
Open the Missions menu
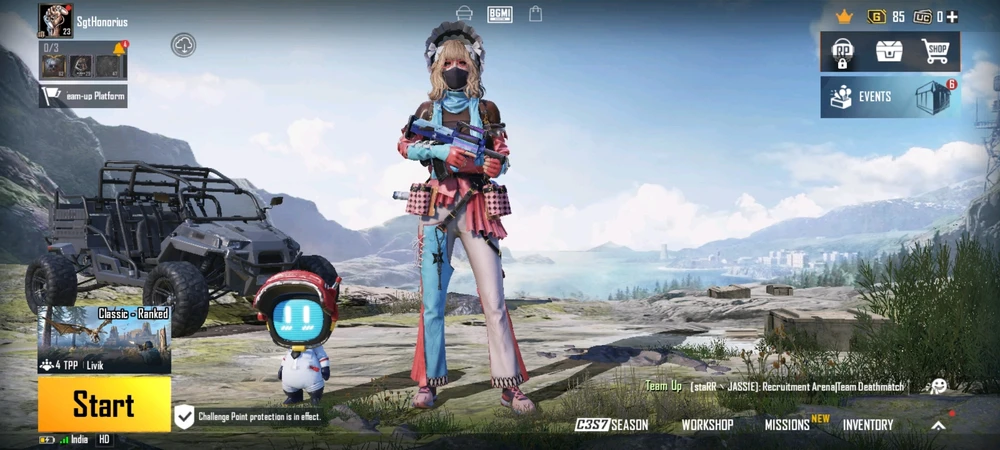tap(789, 425)
